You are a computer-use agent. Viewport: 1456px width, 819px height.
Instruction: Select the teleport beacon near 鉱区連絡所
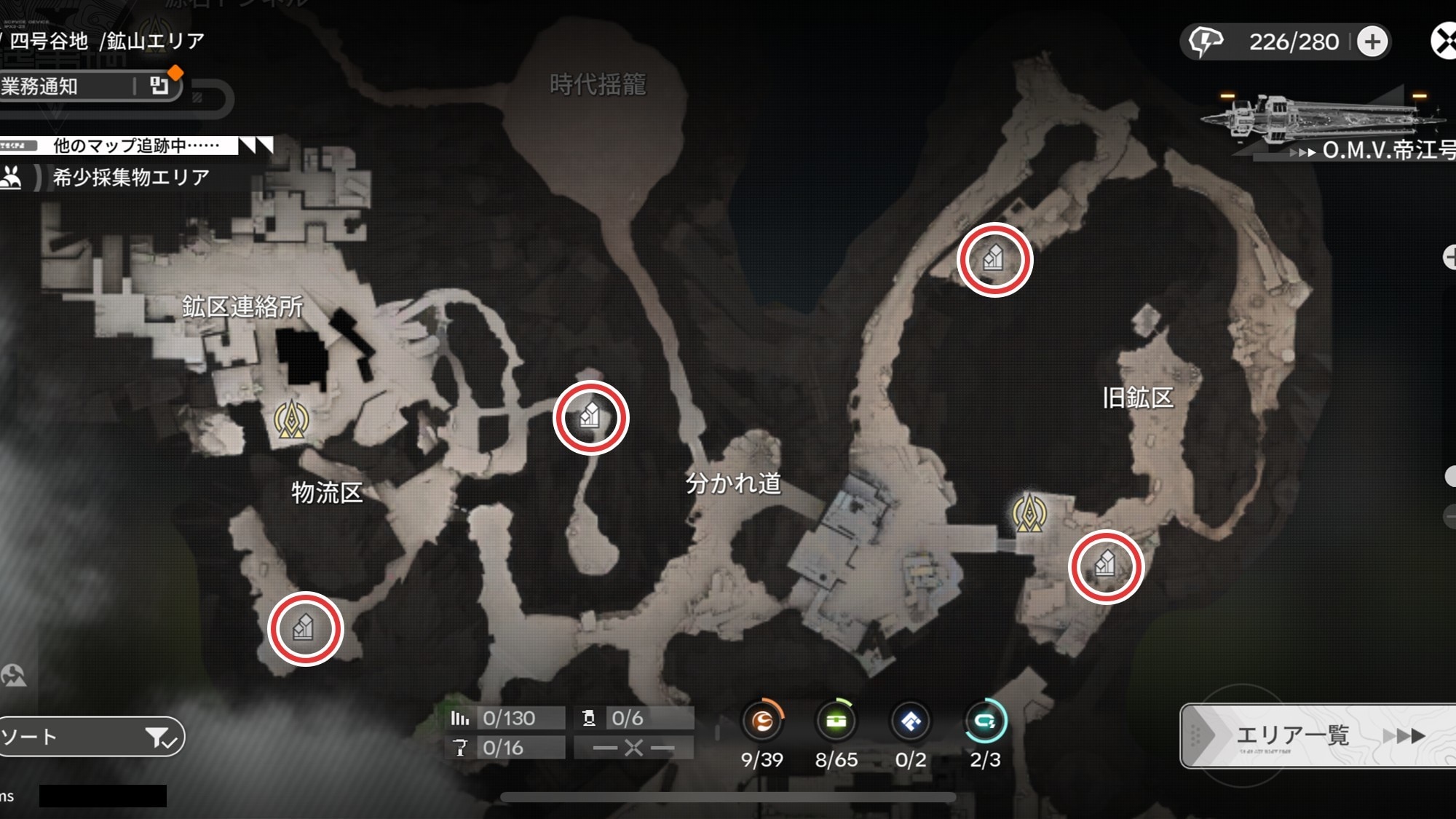tap(291, 419)
